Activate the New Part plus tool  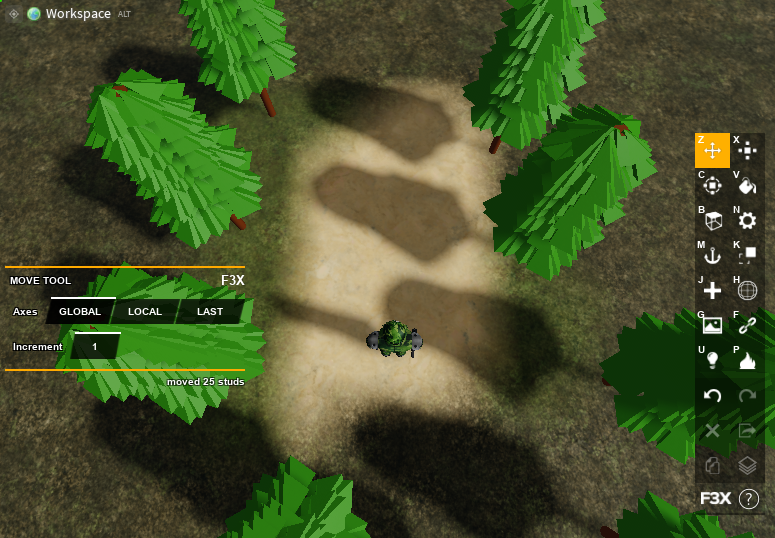pos(712,291)
